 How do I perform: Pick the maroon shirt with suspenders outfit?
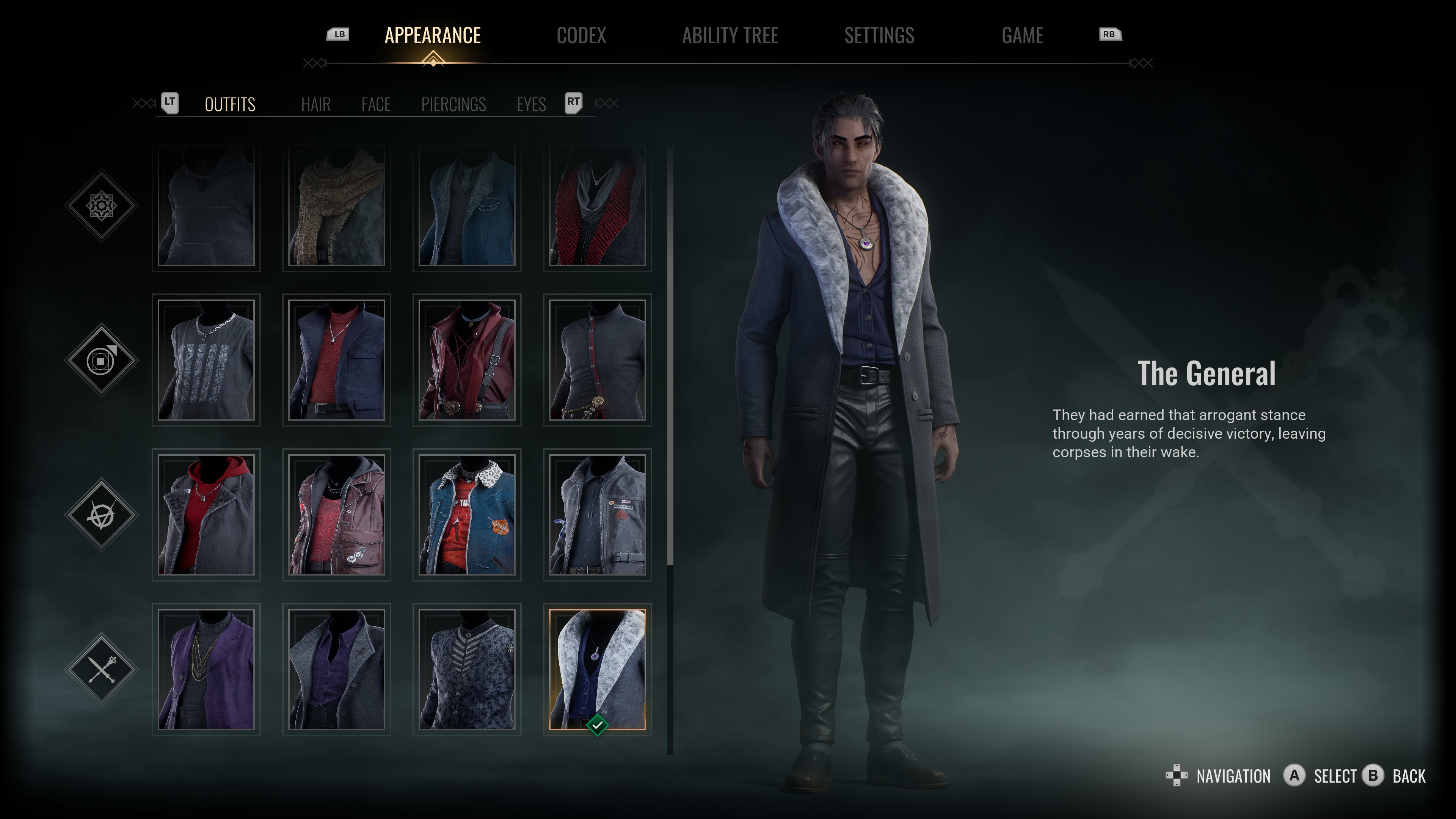(x=467, y=360)
